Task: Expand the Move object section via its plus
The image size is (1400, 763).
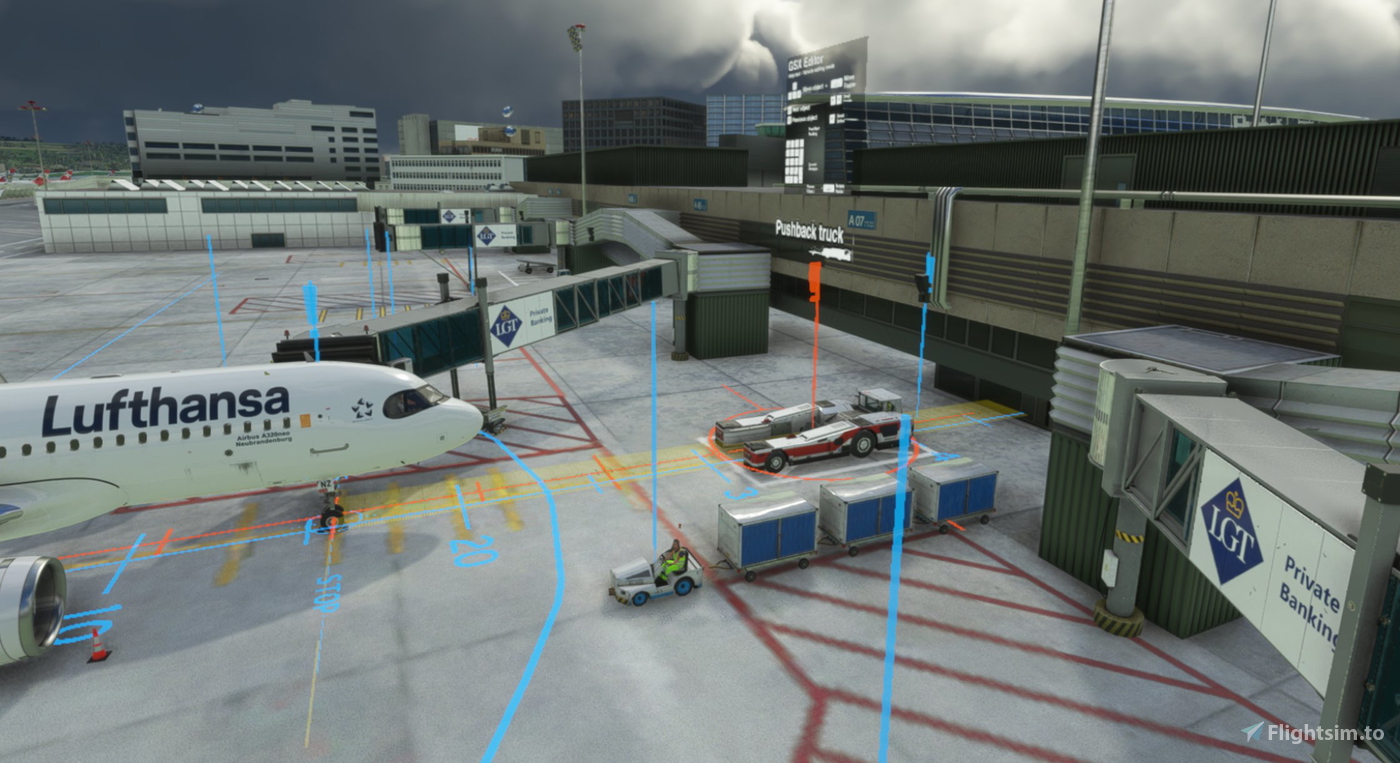Action: [826, 86]
